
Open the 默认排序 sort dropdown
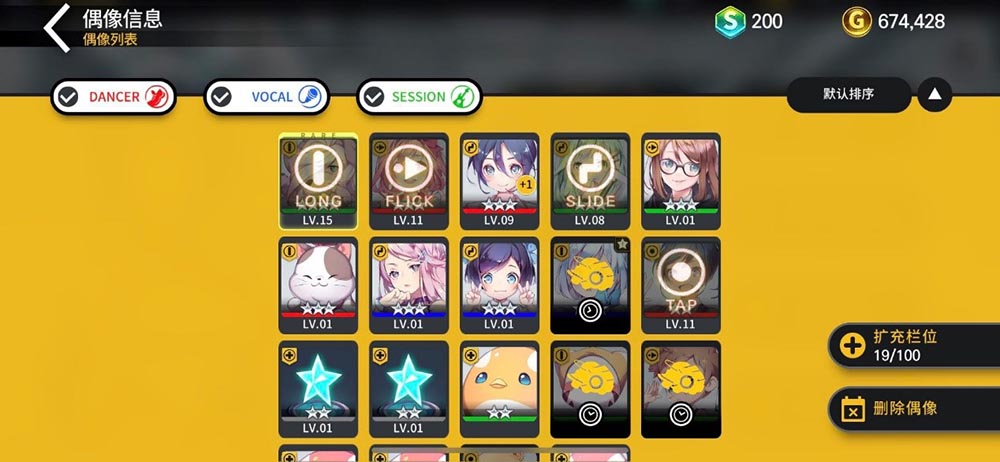click(849, 95)
